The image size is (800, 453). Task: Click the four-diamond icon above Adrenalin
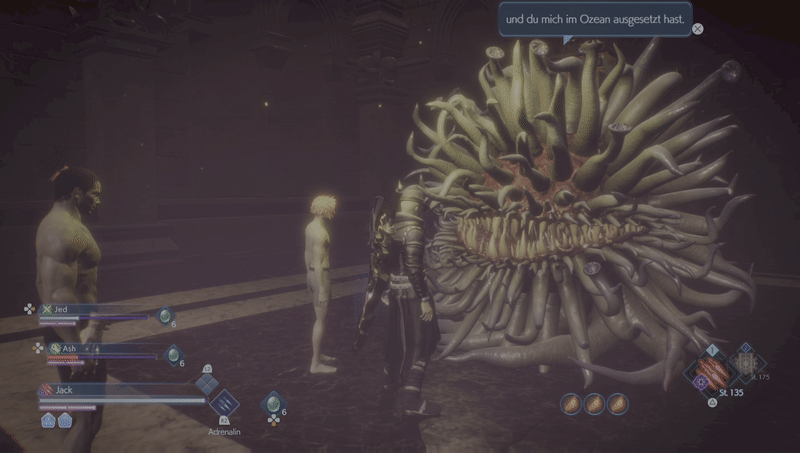point(207,384)
